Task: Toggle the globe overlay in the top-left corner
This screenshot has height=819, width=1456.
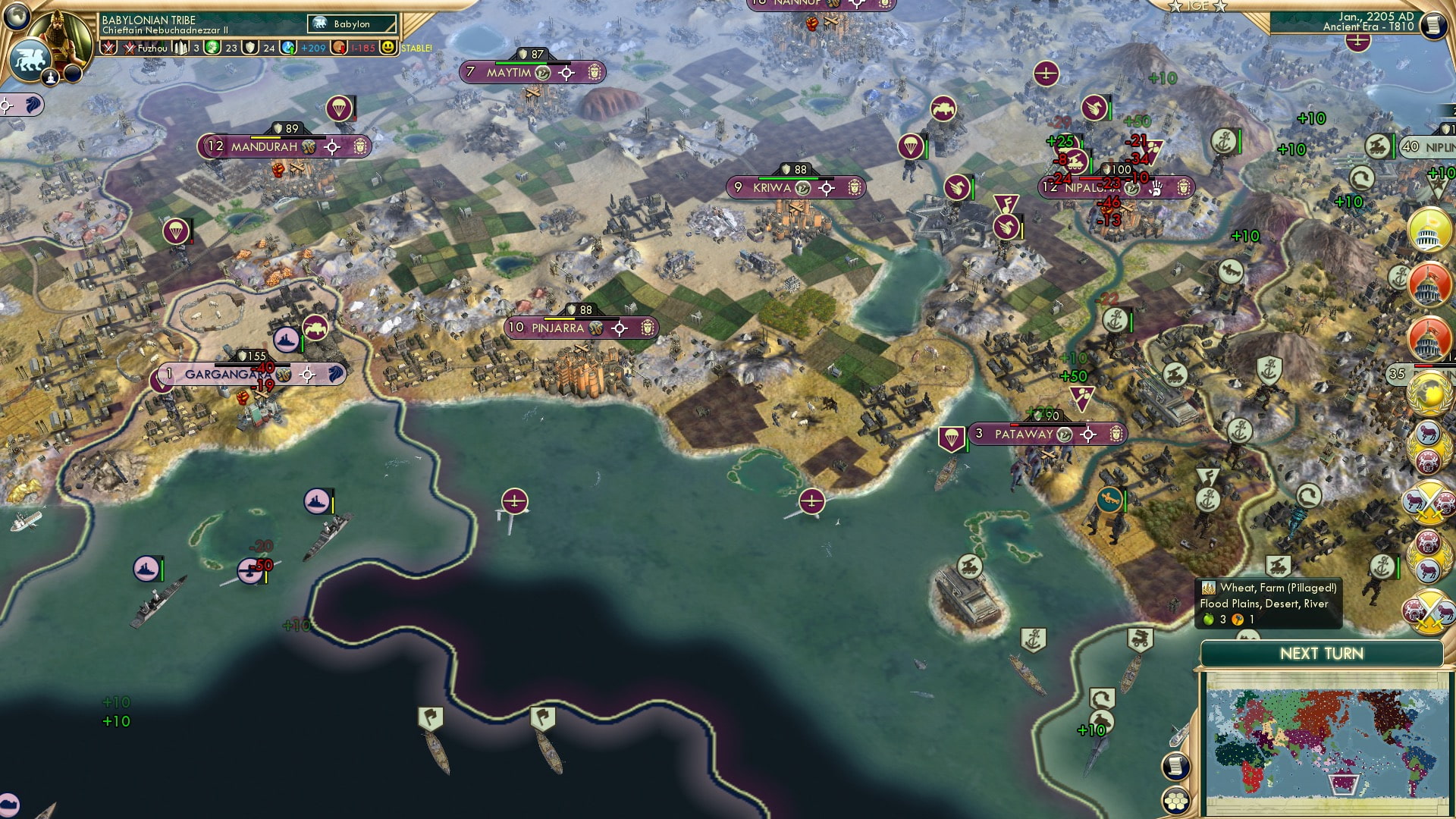Action: tap(16, 17)
